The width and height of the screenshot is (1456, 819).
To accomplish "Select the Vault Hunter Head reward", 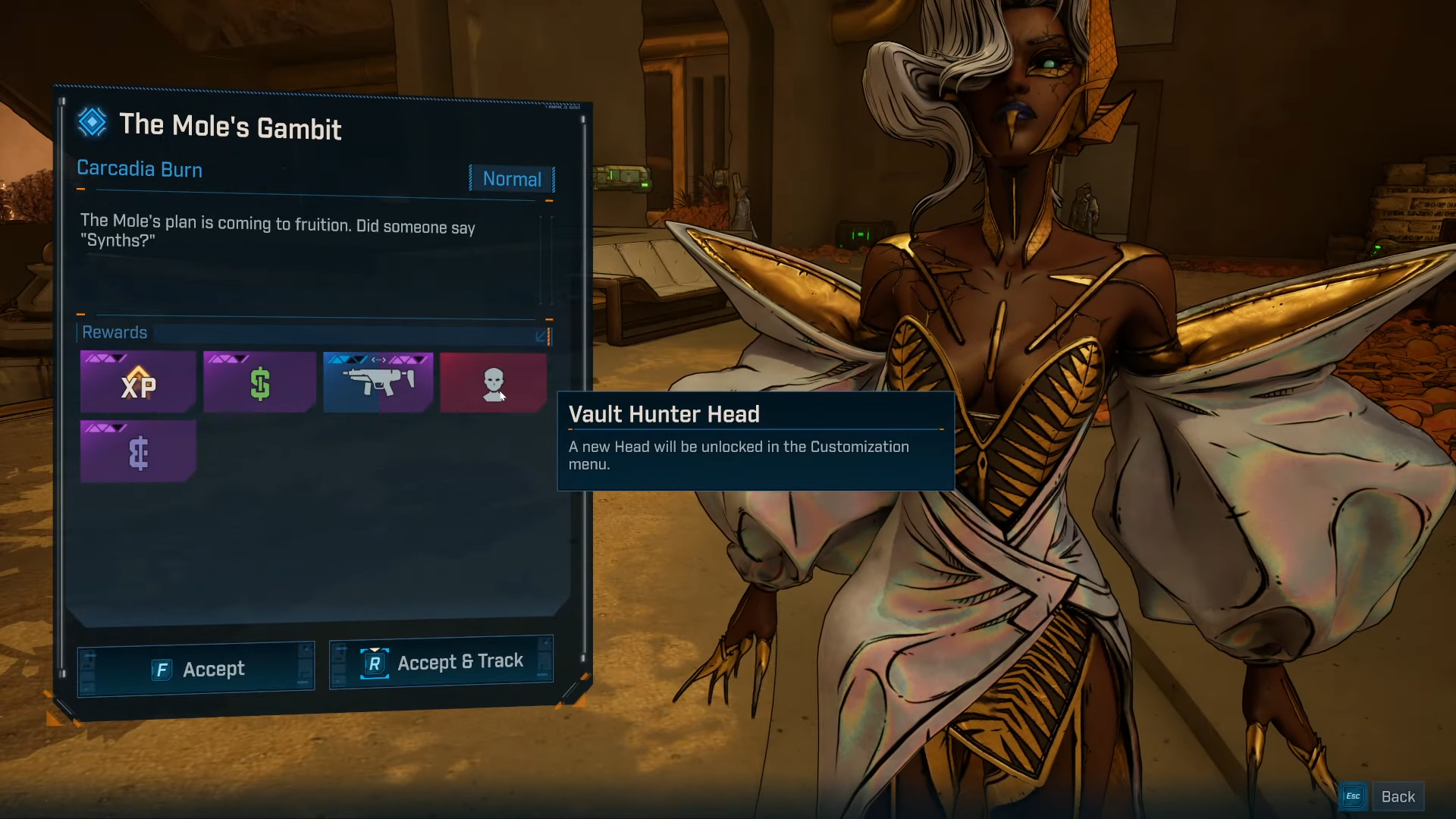I will pyautogui.click(x=493, y=383).
